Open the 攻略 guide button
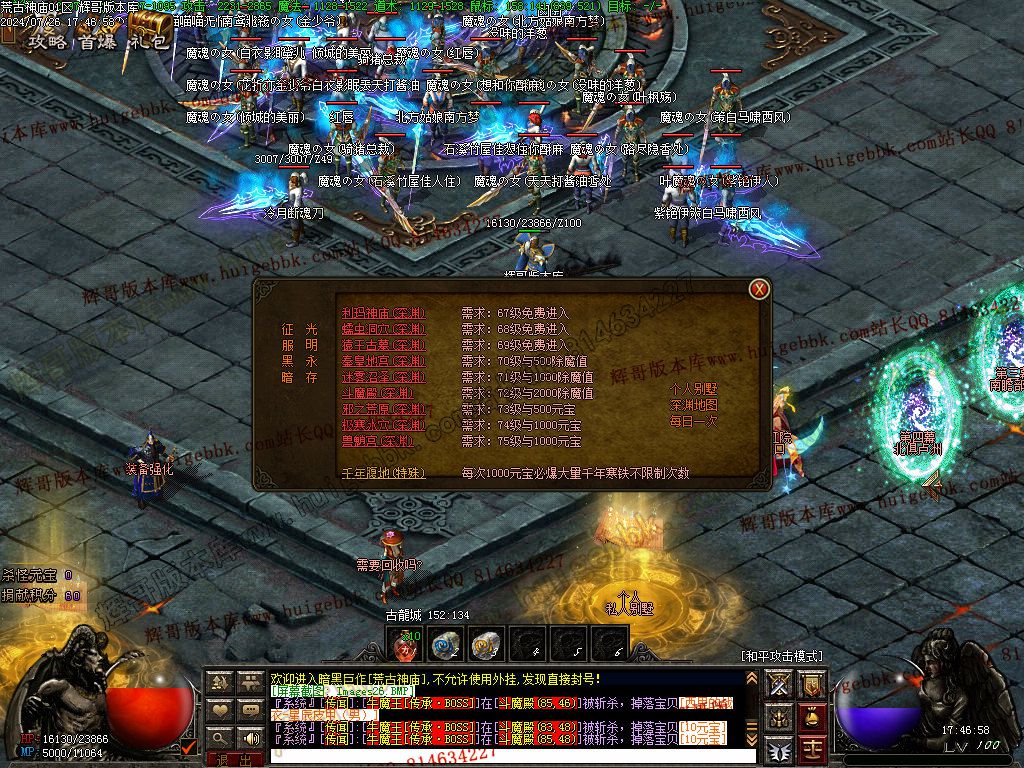Image resolution: width=1024 pixels, height=768 pixels. click(47, 41)
